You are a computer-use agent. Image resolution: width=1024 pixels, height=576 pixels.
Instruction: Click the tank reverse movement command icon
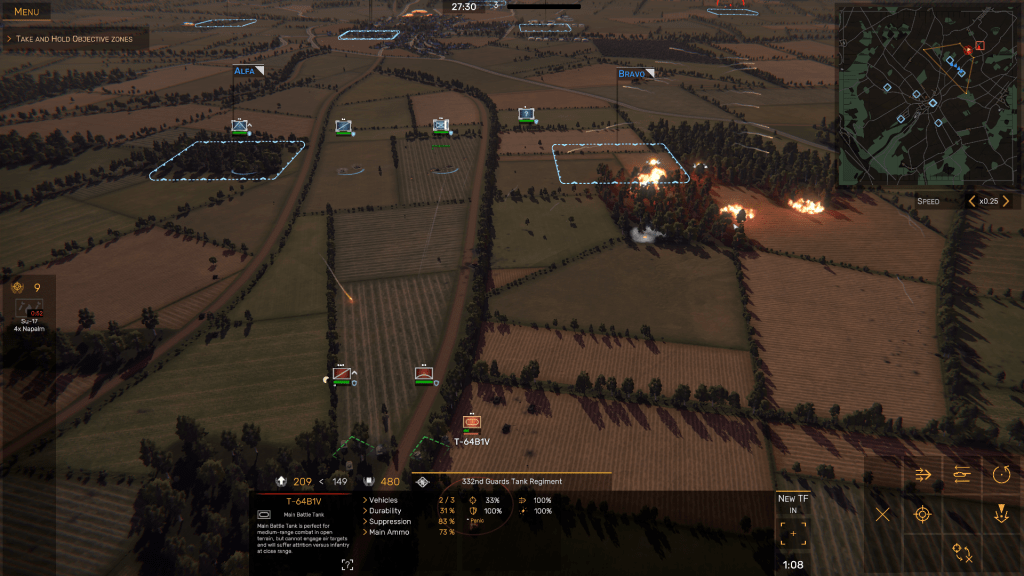963,475
